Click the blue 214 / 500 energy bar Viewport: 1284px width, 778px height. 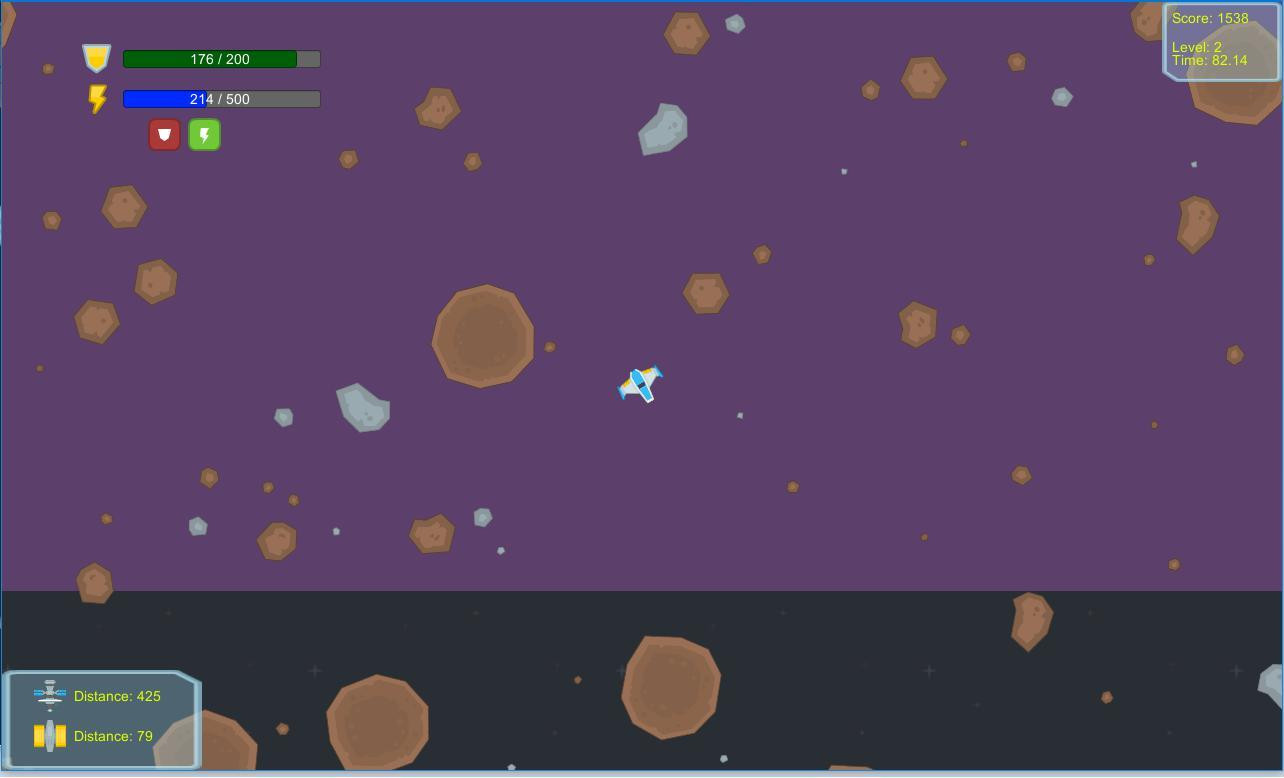(x=220, y=98)
